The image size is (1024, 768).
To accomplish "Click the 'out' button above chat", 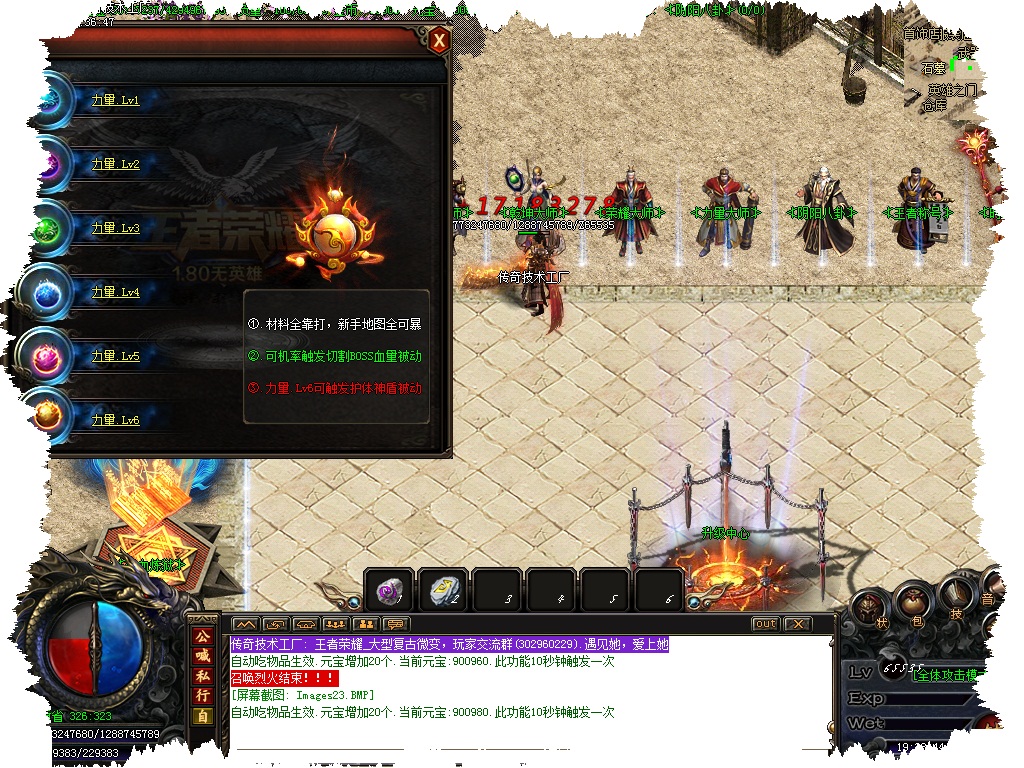I will click(765, 624).
